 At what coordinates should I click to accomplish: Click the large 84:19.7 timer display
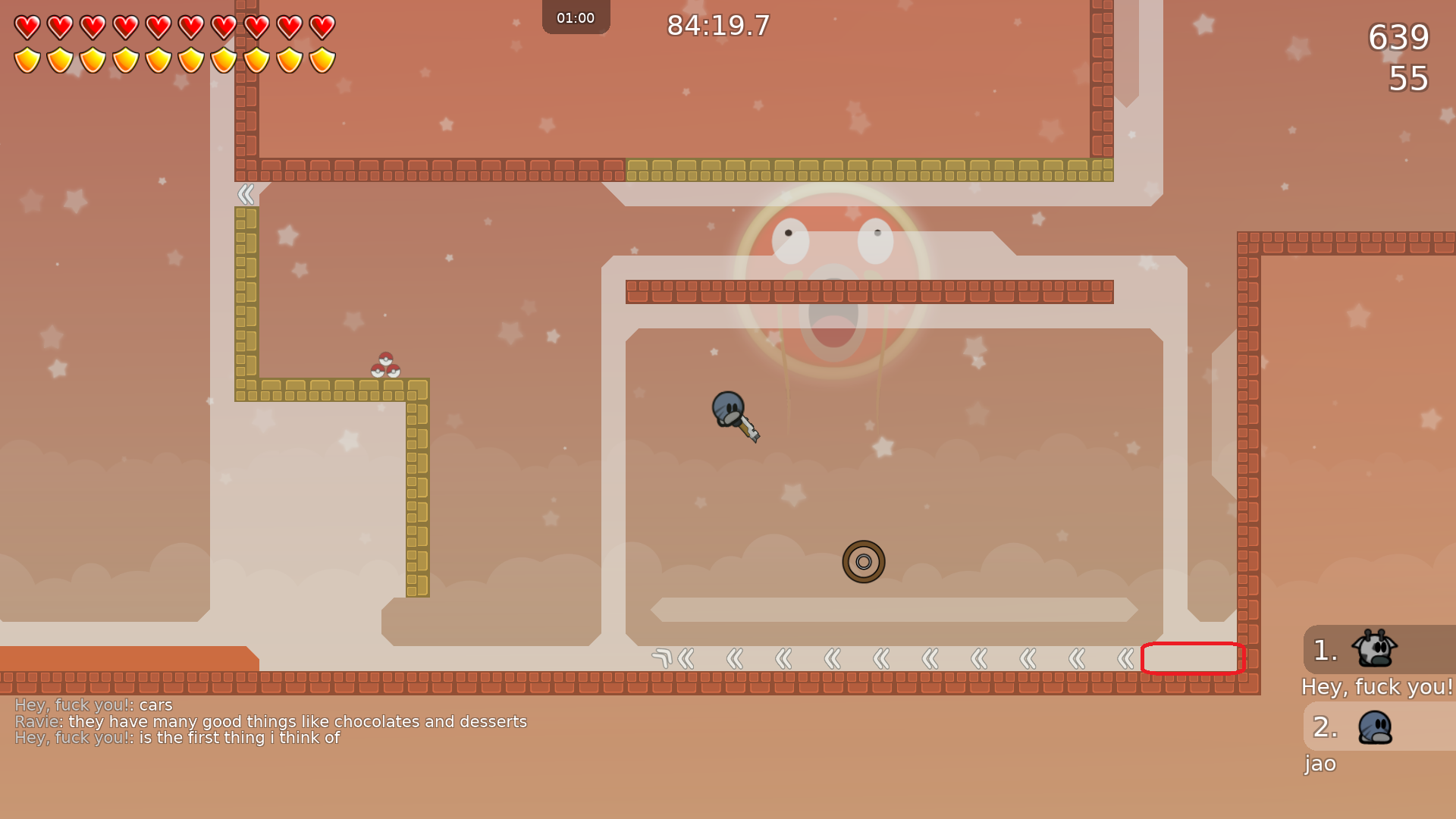717,26
